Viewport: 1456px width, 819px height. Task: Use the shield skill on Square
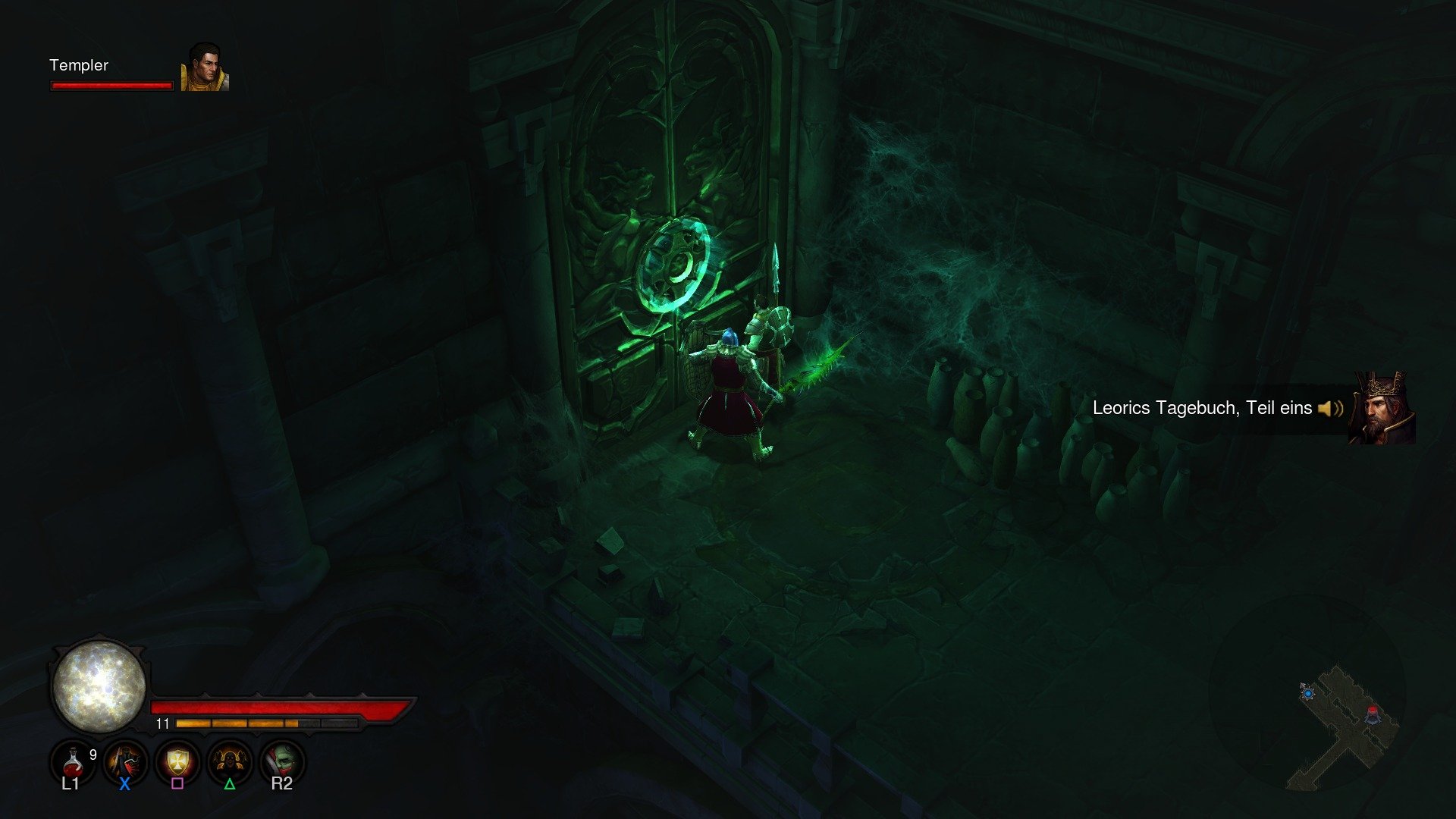pyautogui.click(x=177, y=762)
